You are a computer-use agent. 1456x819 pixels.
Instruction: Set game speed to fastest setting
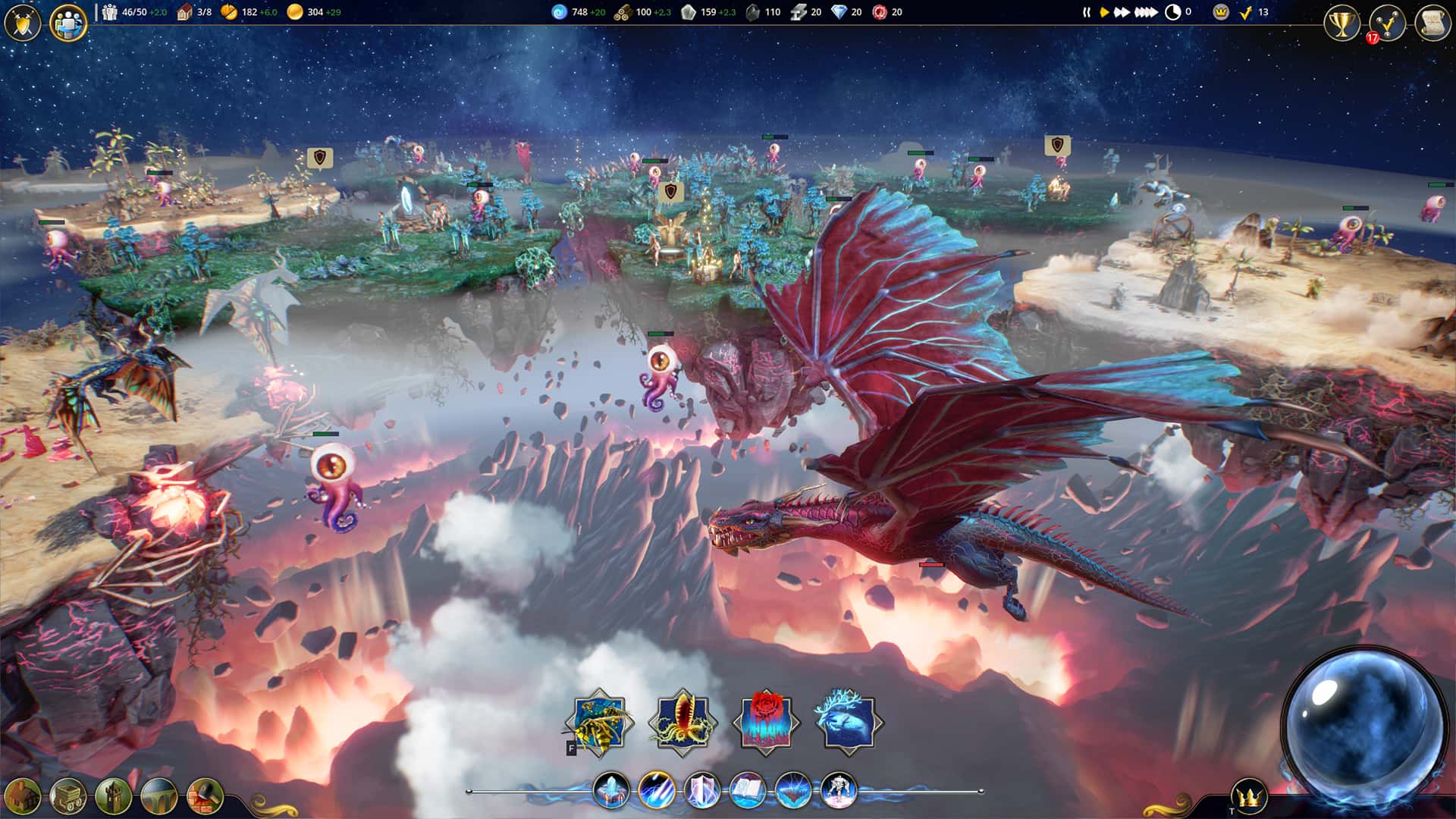tap(1145, 12)
